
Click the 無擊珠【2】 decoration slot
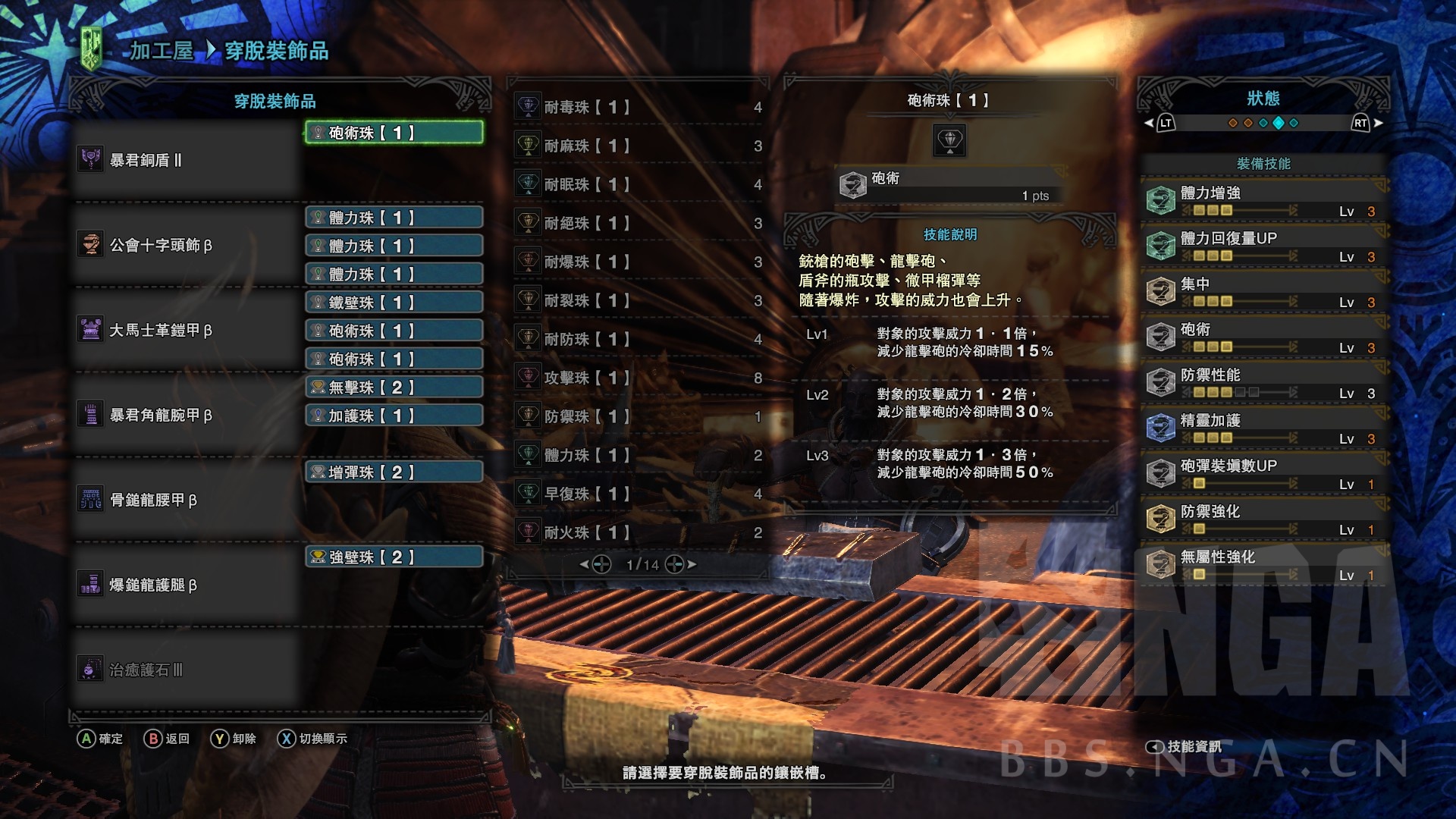click(394, 388)
